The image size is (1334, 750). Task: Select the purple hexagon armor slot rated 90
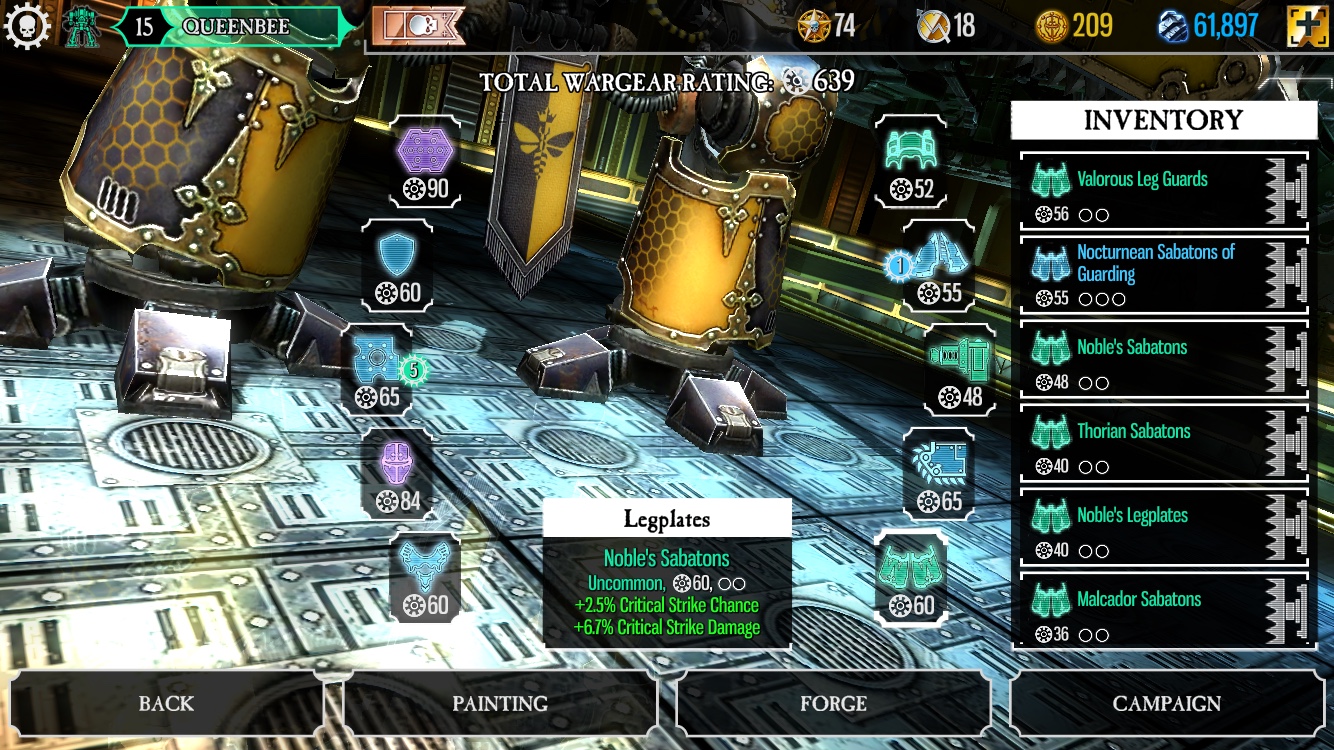point(425,162)
